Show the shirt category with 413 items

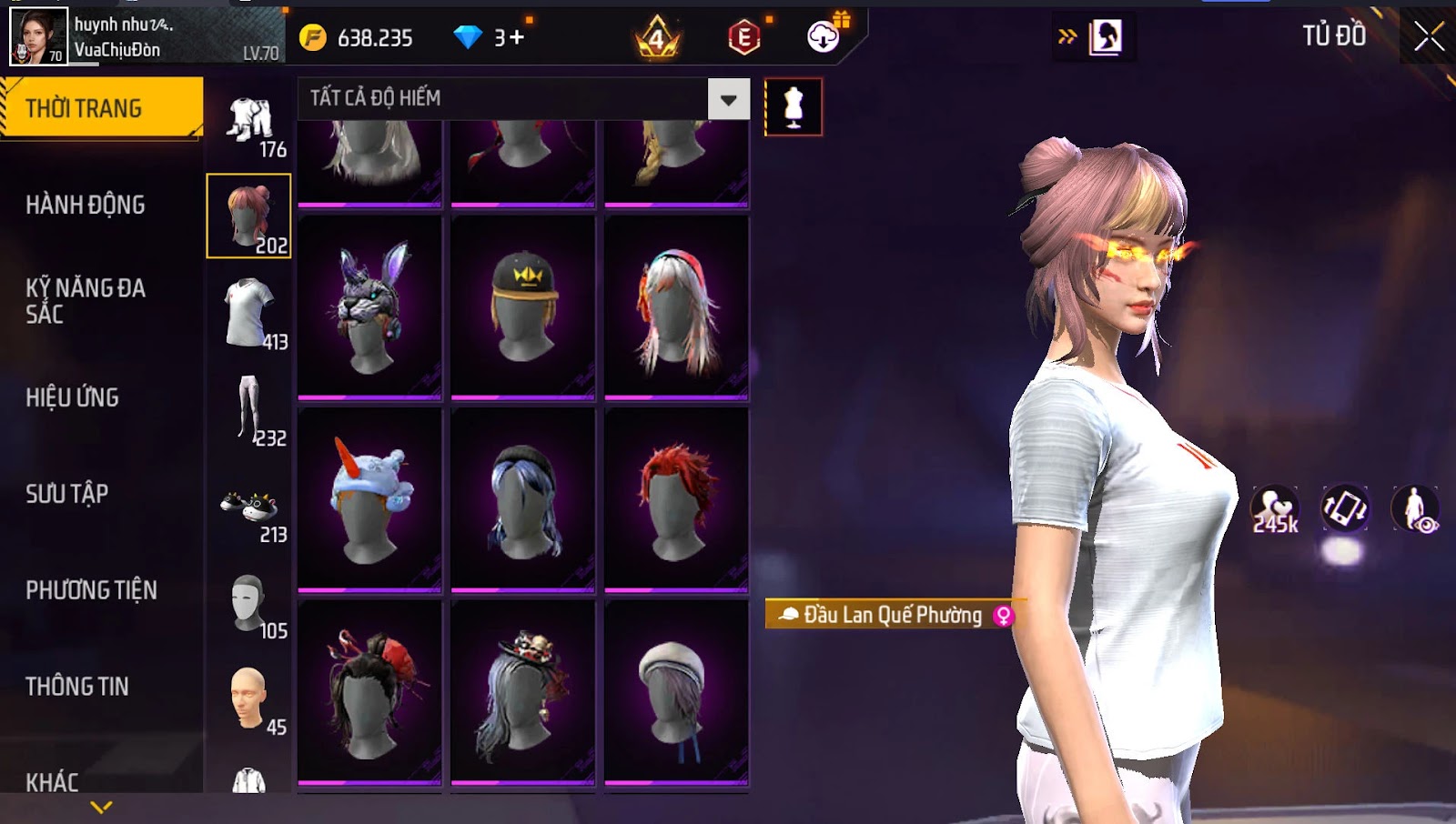tap(250, 314)
